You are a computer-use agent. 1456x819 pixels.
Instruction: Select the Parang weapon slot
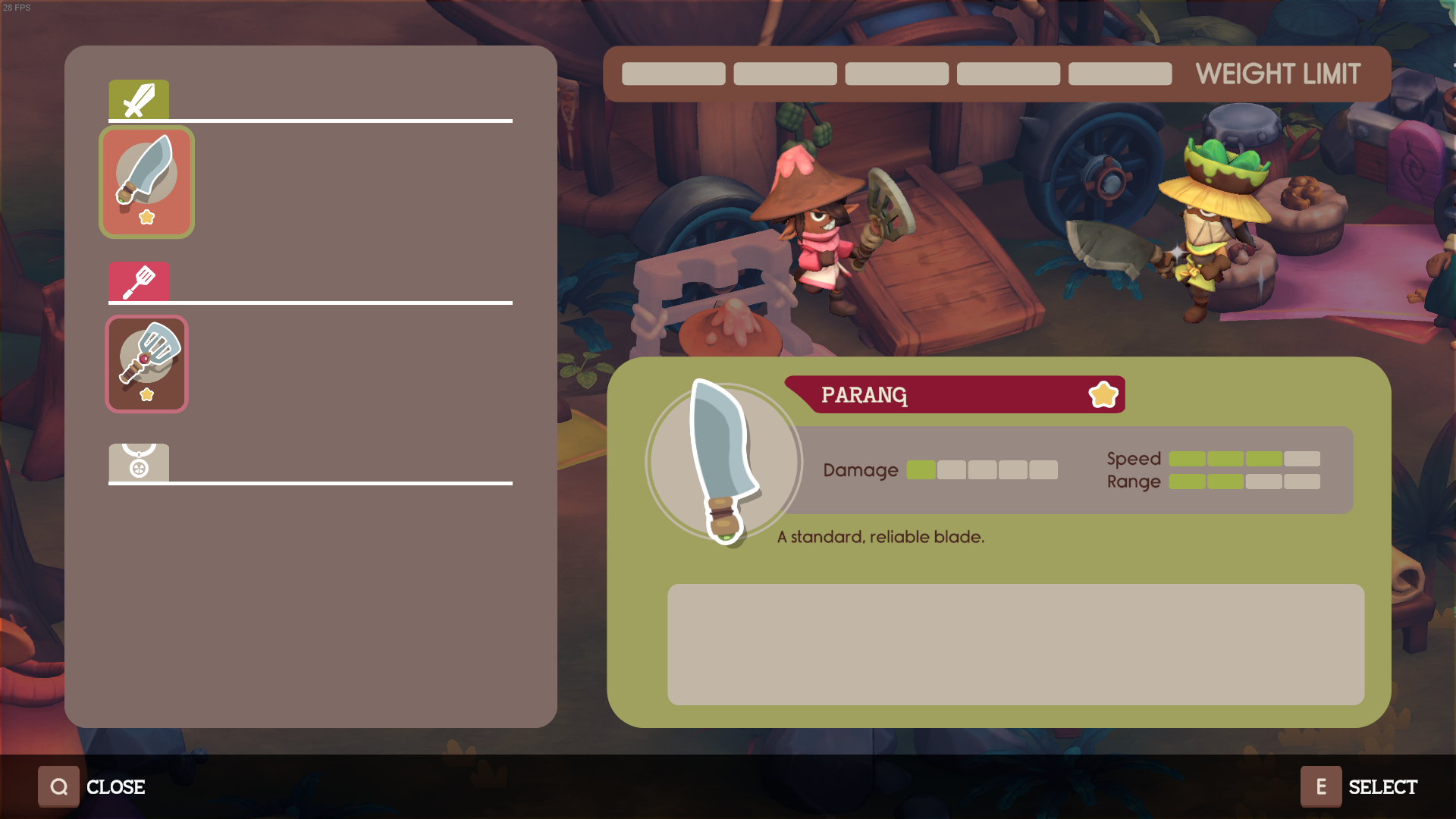[146, 182]
